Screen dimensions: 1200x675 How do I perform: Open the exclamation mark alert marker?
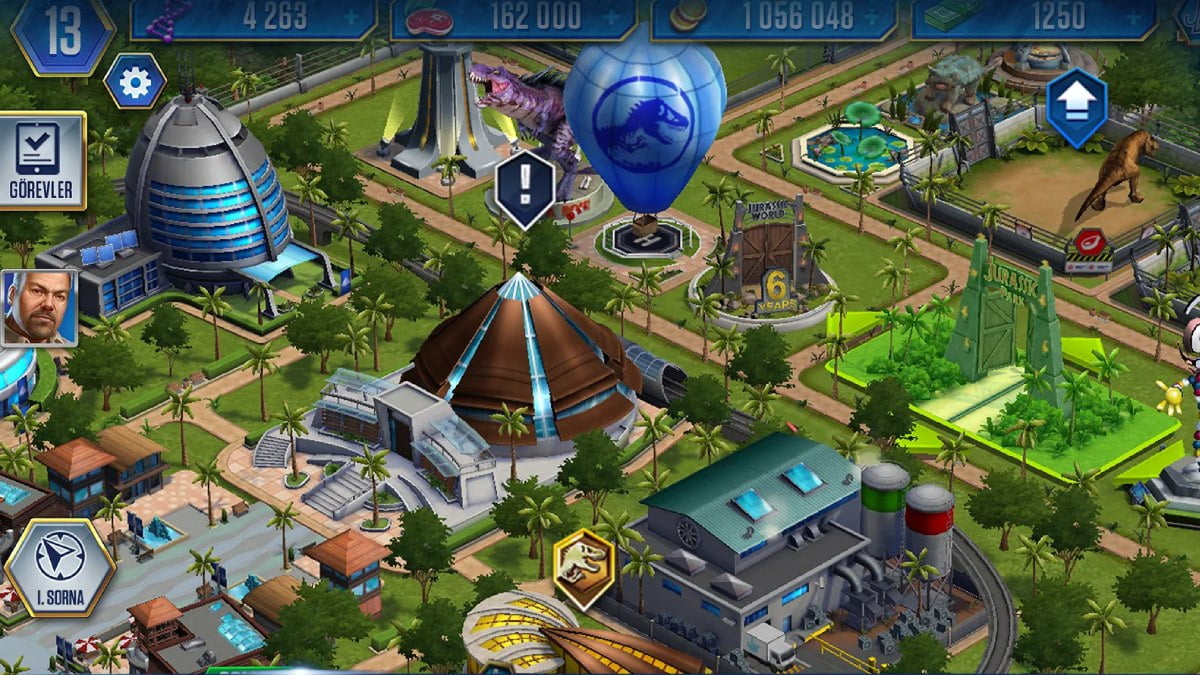point(524,187)
